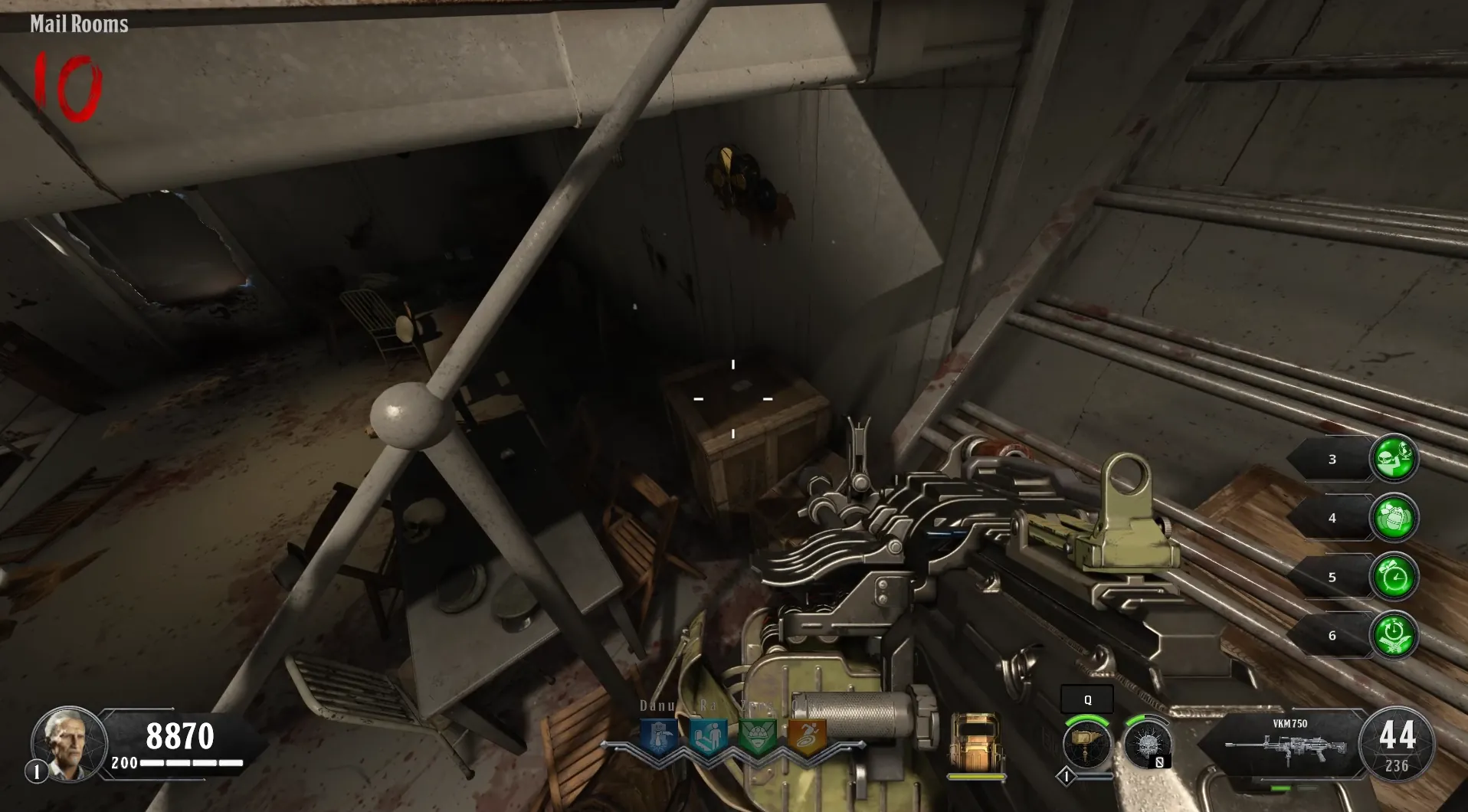Choose the green turtle shell perk icon
The image size is (1468, 812).
758,737
